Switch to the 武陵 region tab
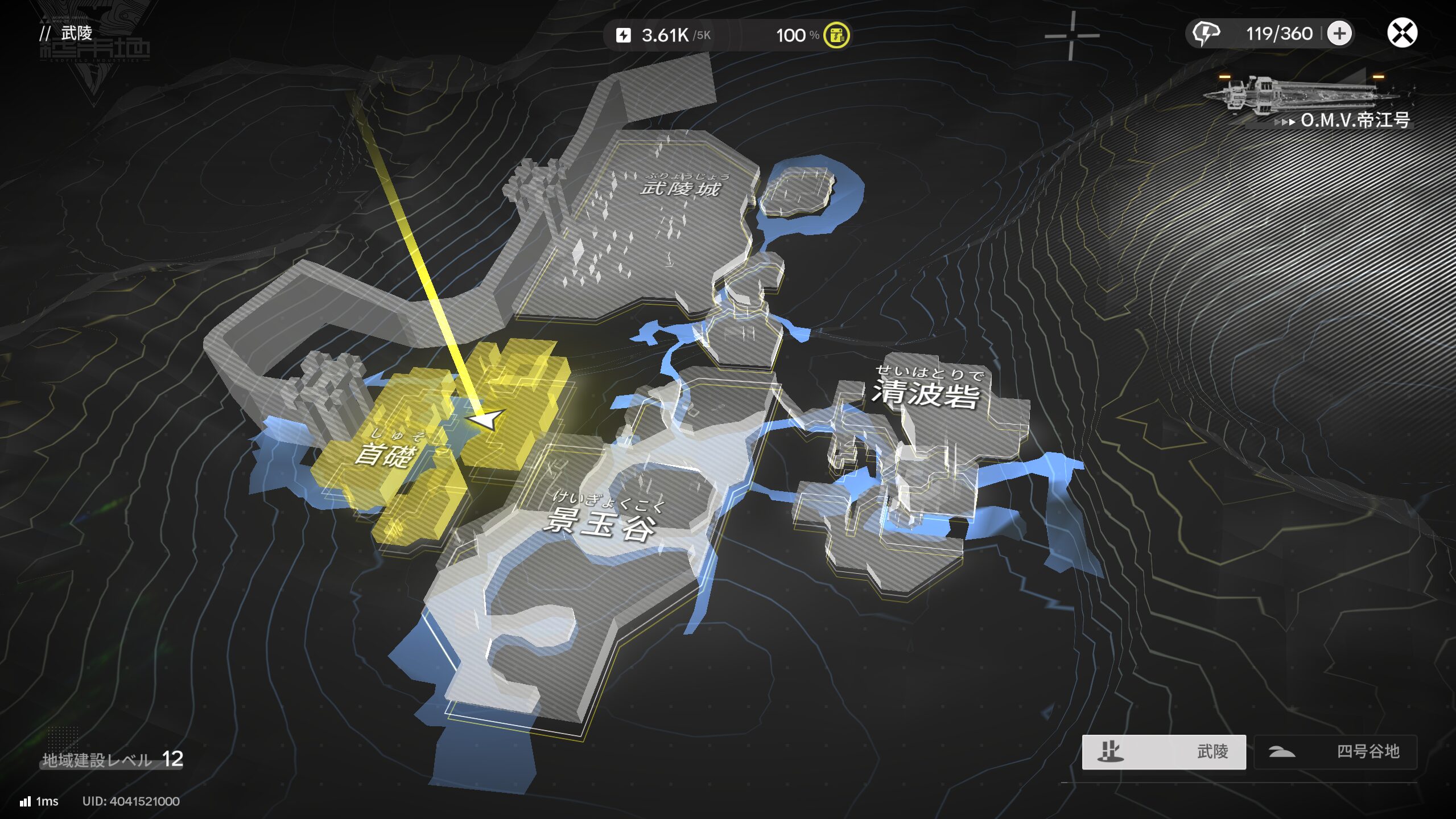 (x=1164, y=751)
